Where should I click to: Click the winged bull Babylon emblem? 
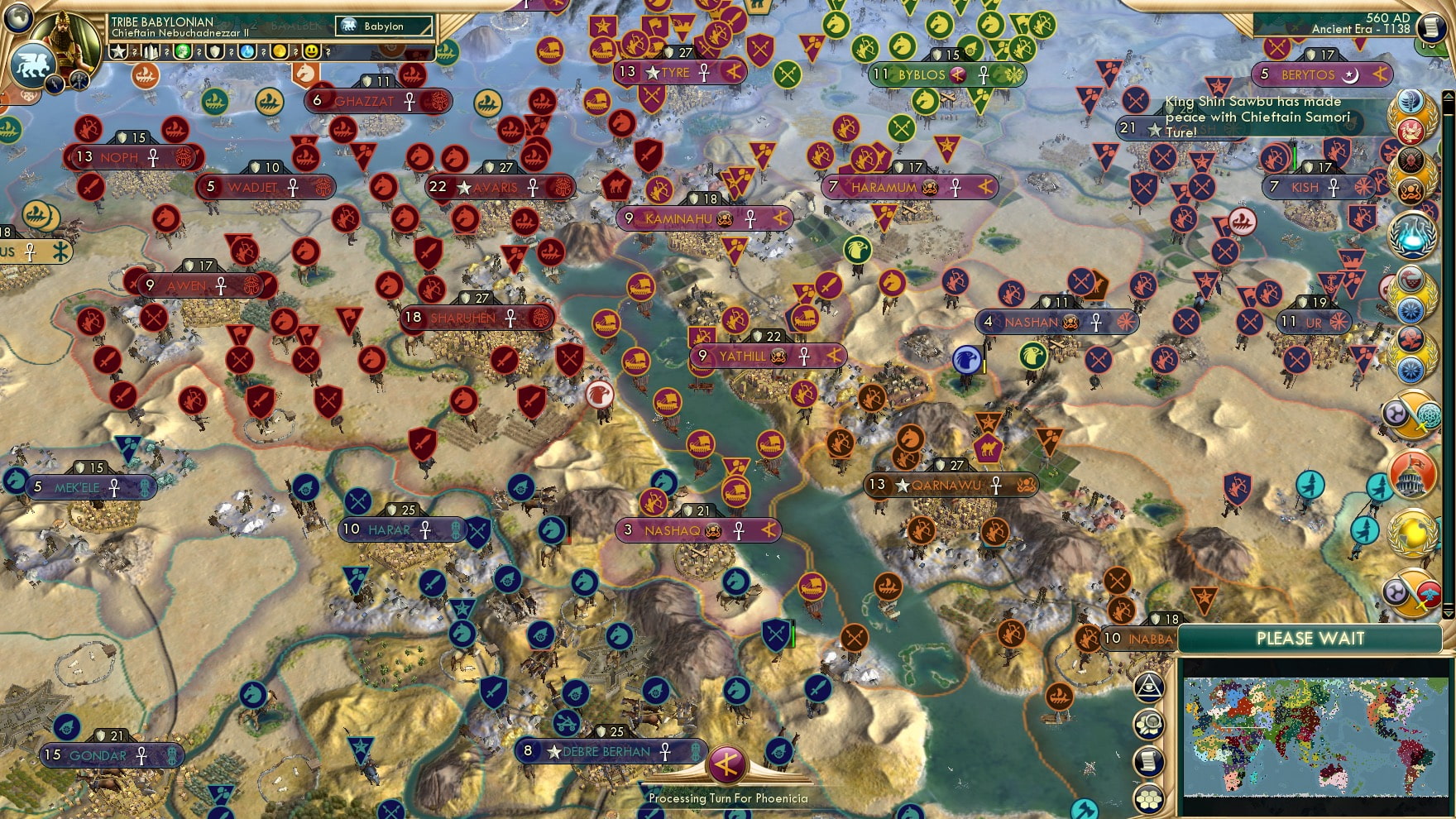(31, 65)
